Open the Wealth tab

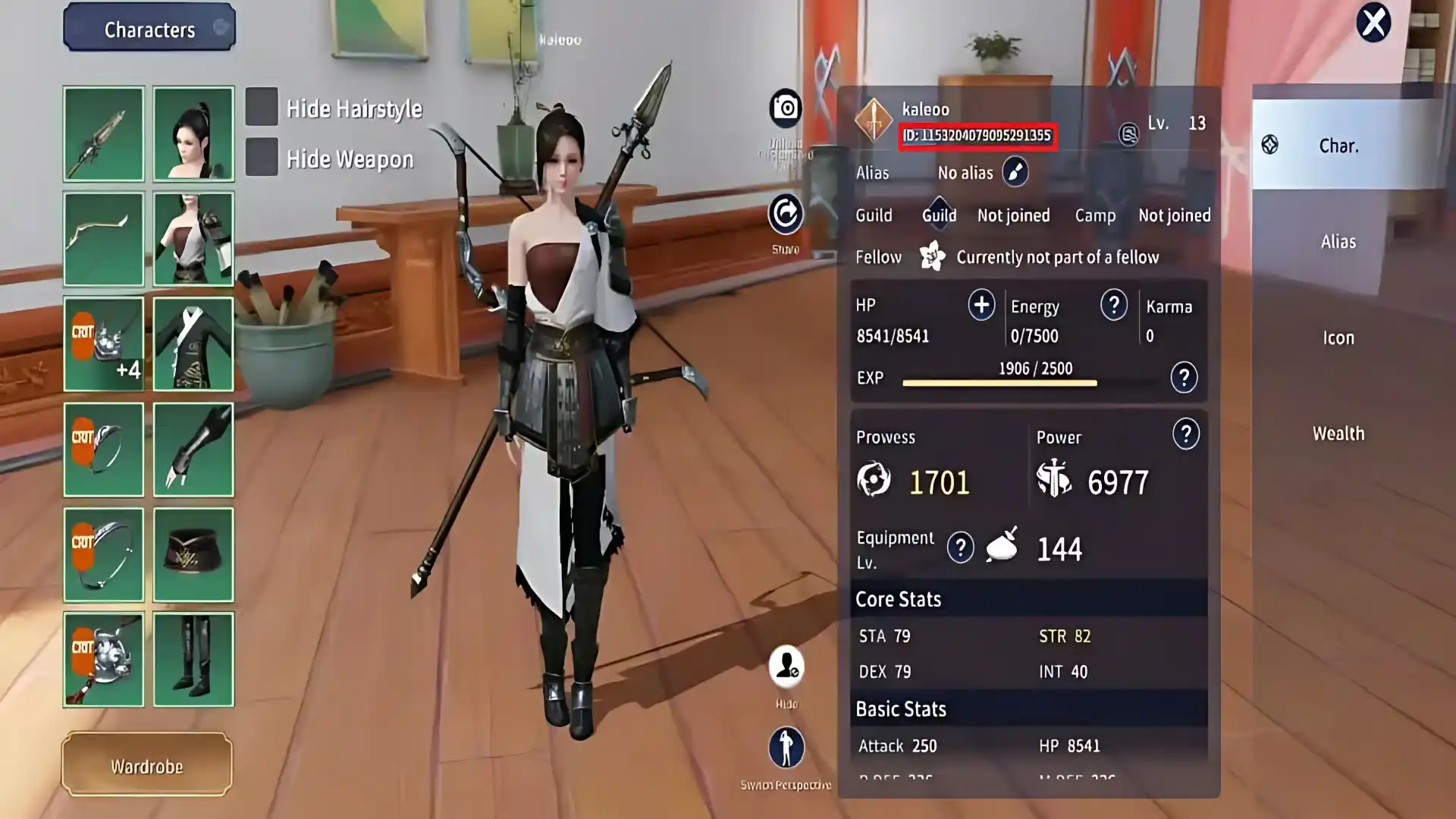click(1338, 434)
